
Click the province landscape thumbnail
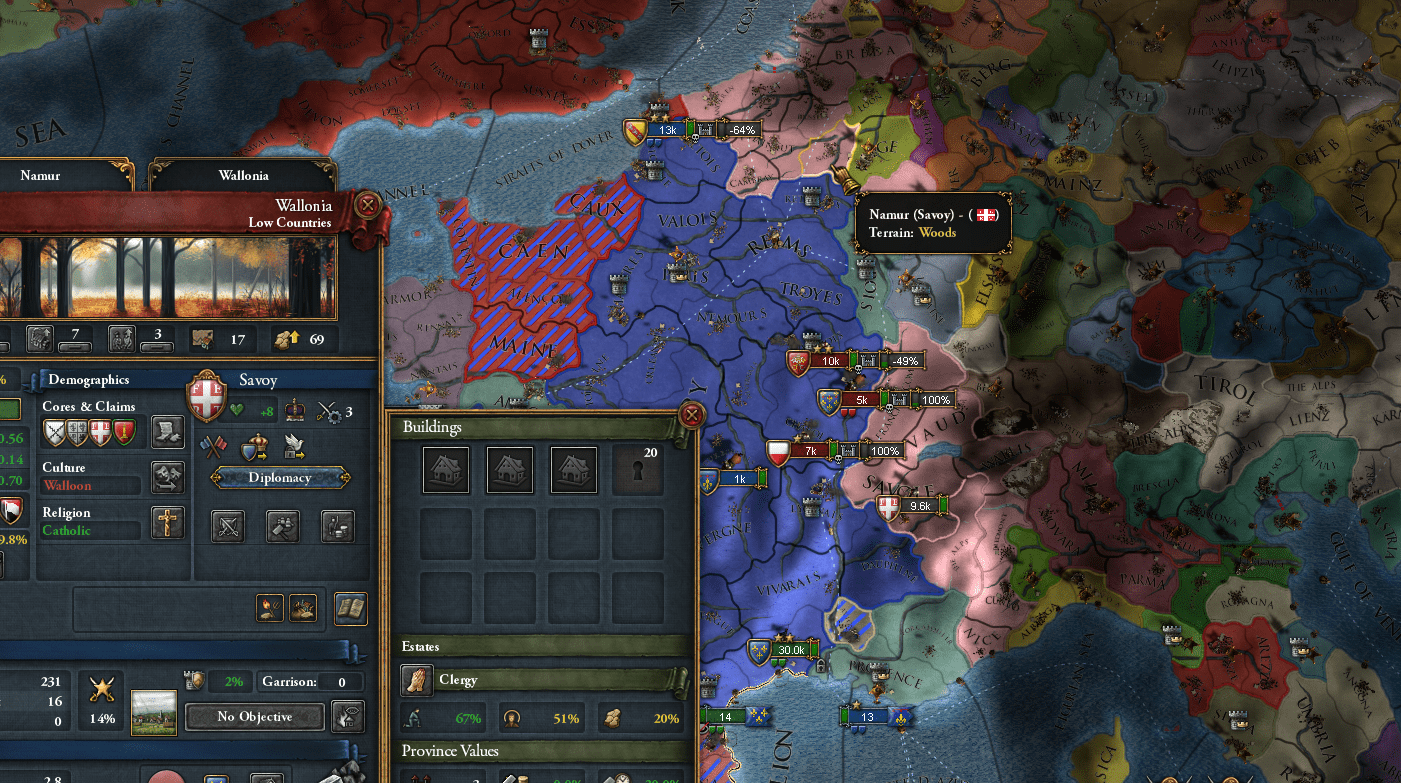[153, 711]
